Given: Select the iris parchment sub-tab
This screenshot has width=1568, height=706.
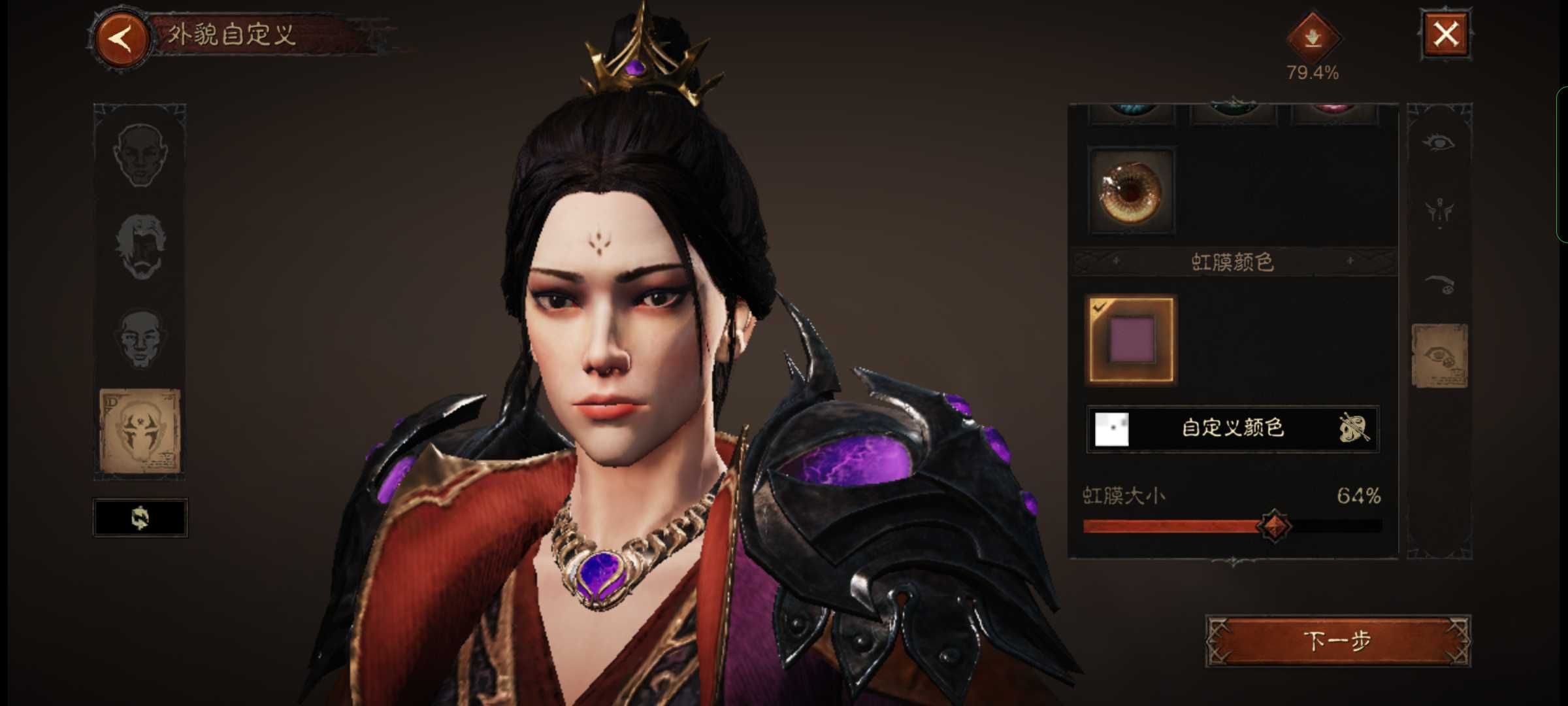Looking at the screenshot, I should 1440,356.
